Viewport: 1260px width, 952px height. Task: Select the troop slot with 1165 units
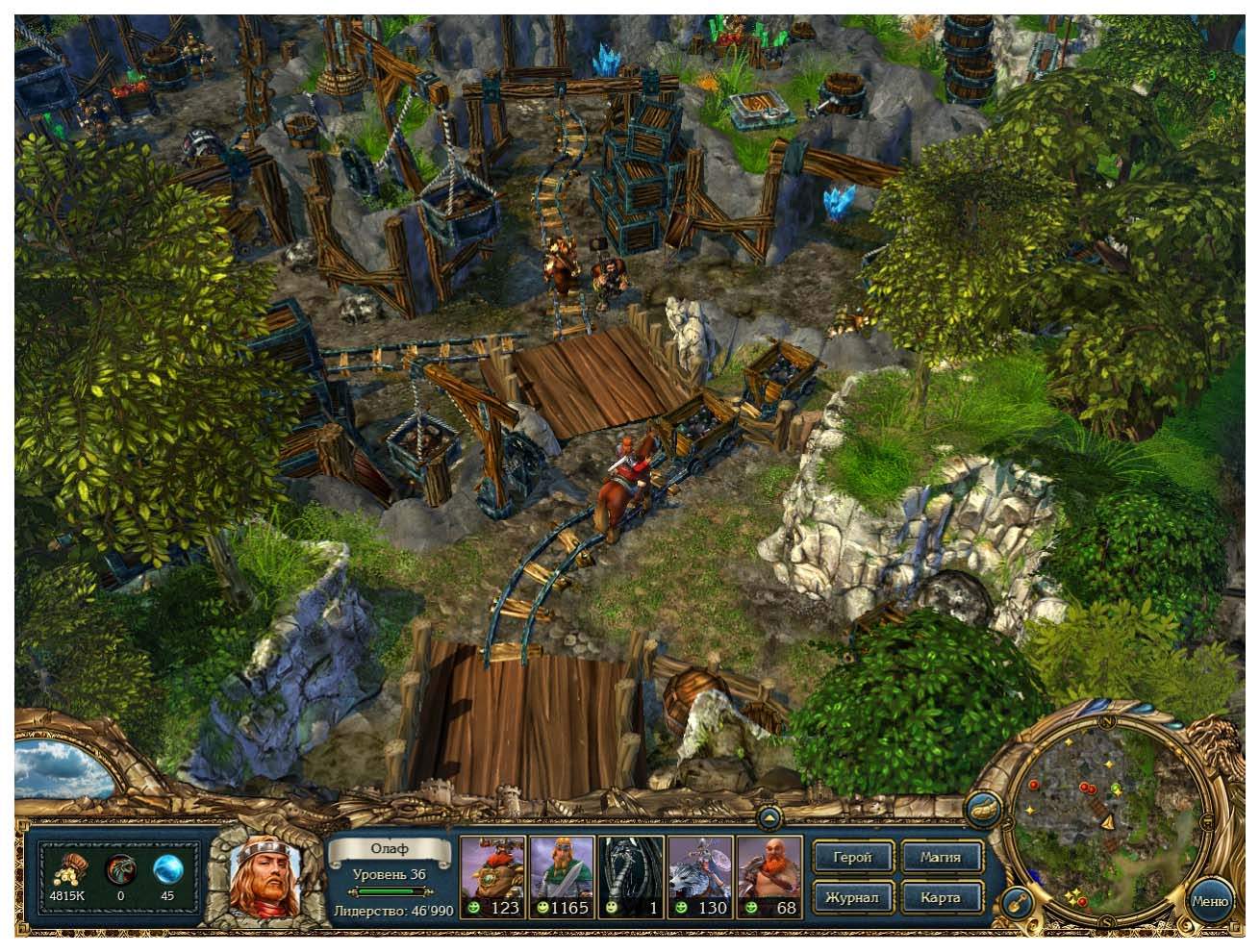(561, 877)
